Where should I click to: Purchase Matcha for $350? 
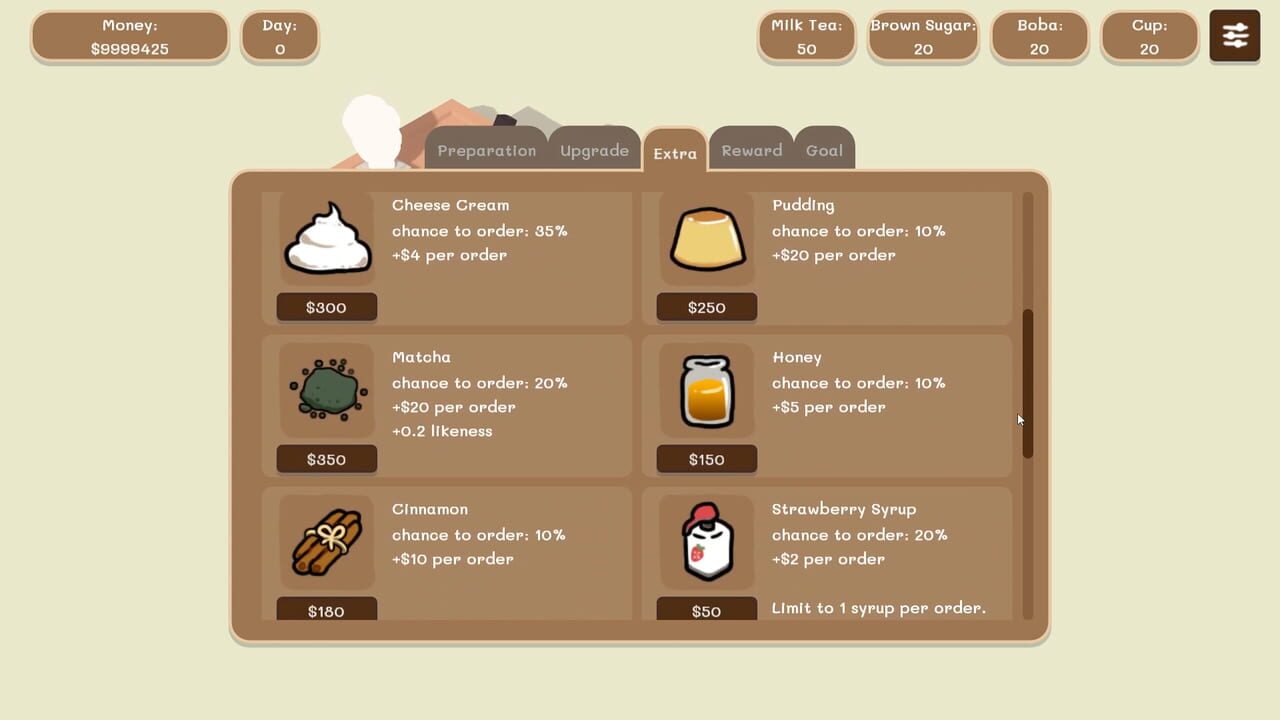(x=327, y=459)
